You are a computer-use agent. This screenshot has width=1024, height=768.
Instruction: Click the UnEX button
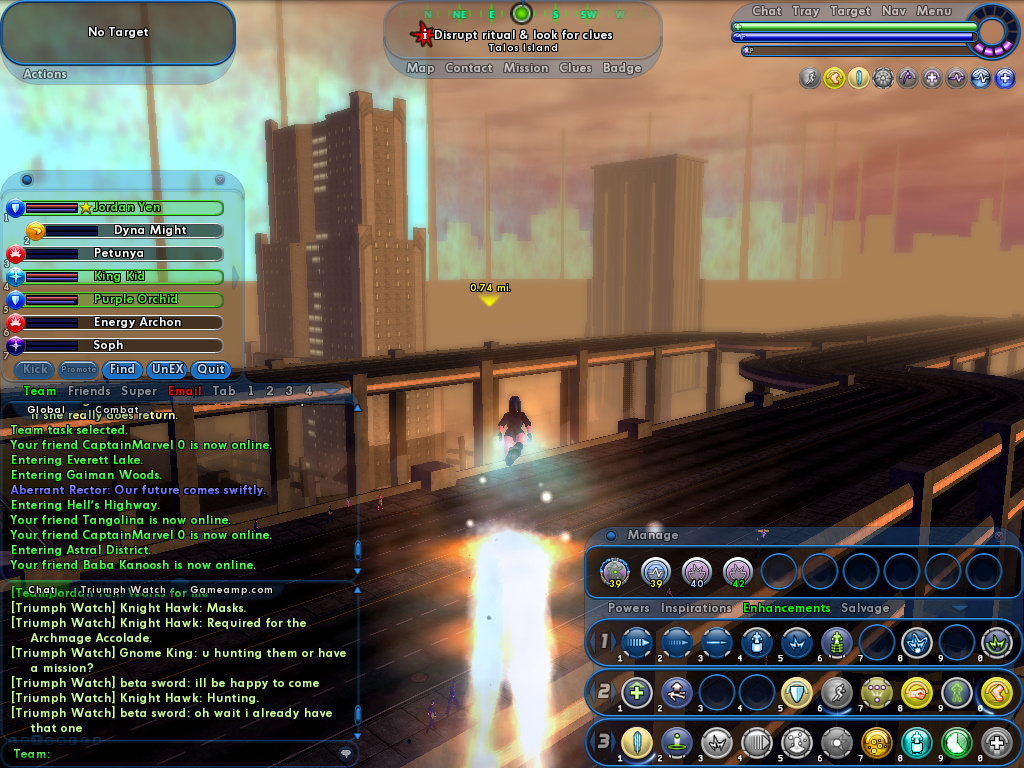pyautogui.click(x=167, y=369)
